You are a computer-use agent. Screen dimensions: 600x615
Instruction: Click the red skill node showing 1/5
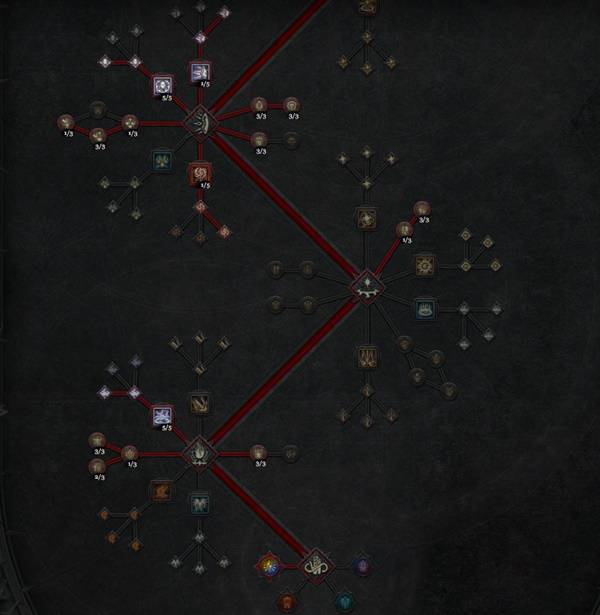tap(199, 174)
